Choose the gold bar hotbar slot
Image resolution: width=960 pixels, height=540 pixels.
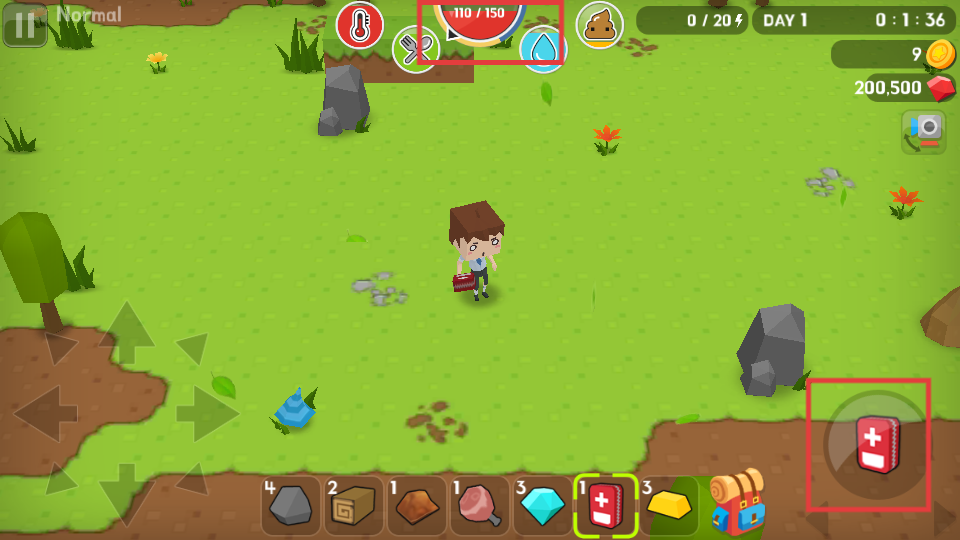click(669, 505)
